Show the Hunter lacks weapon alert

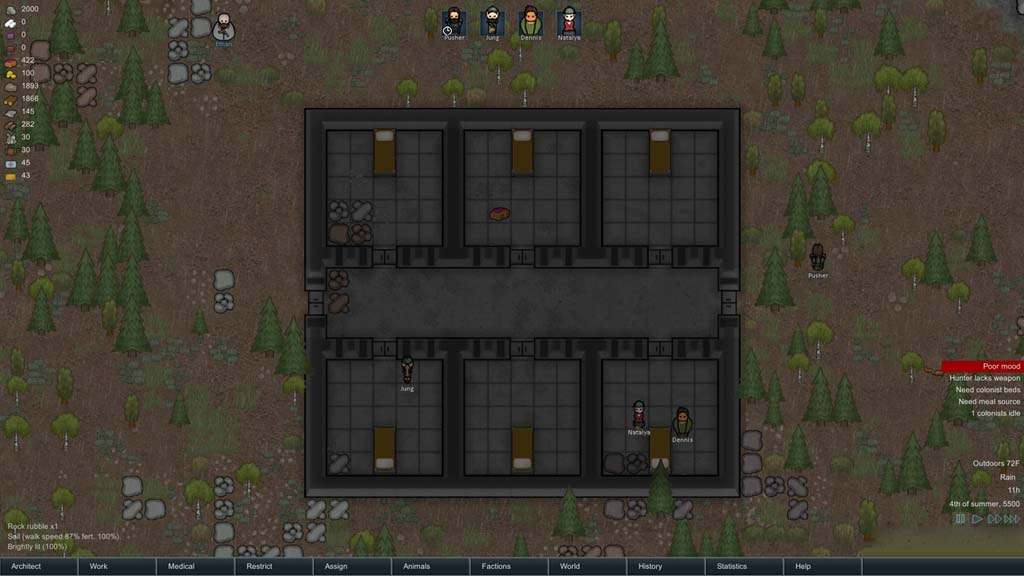pyautogui.click(x=984, y=378)
